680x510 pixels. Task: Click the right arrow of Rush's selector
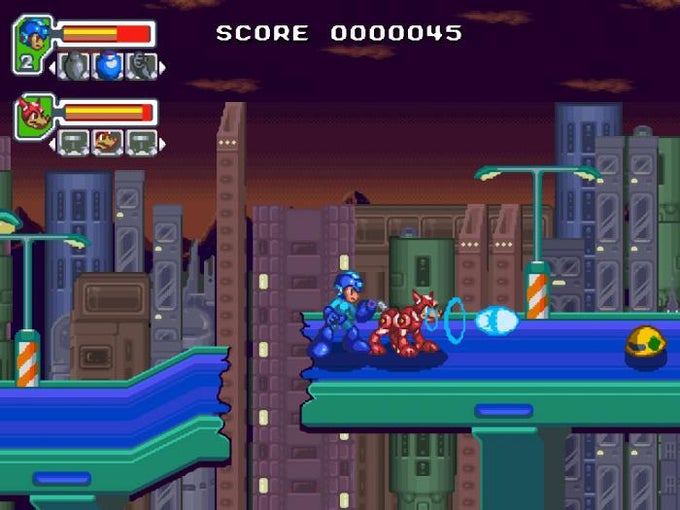click(162, 142)
